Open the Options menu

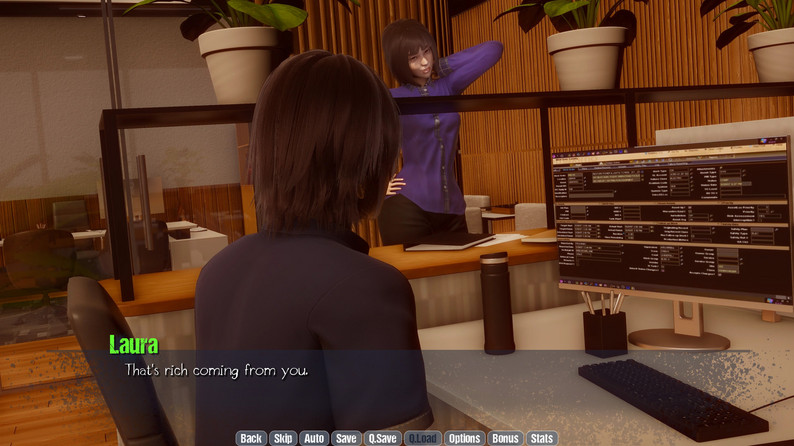[464, 438]
